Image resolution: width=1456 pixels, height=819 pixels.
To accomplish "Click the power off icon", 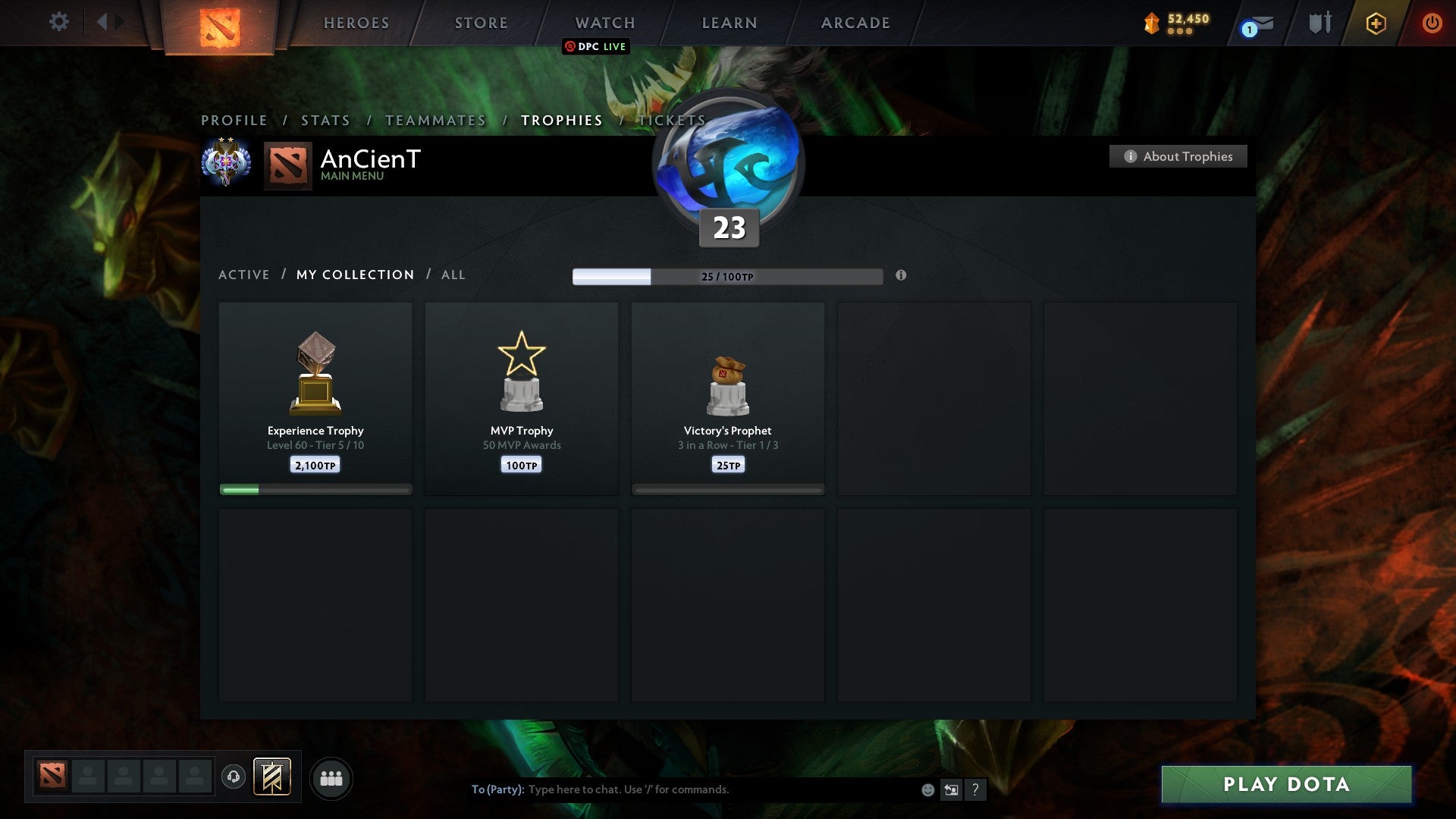I will [x=1432, y=23].
